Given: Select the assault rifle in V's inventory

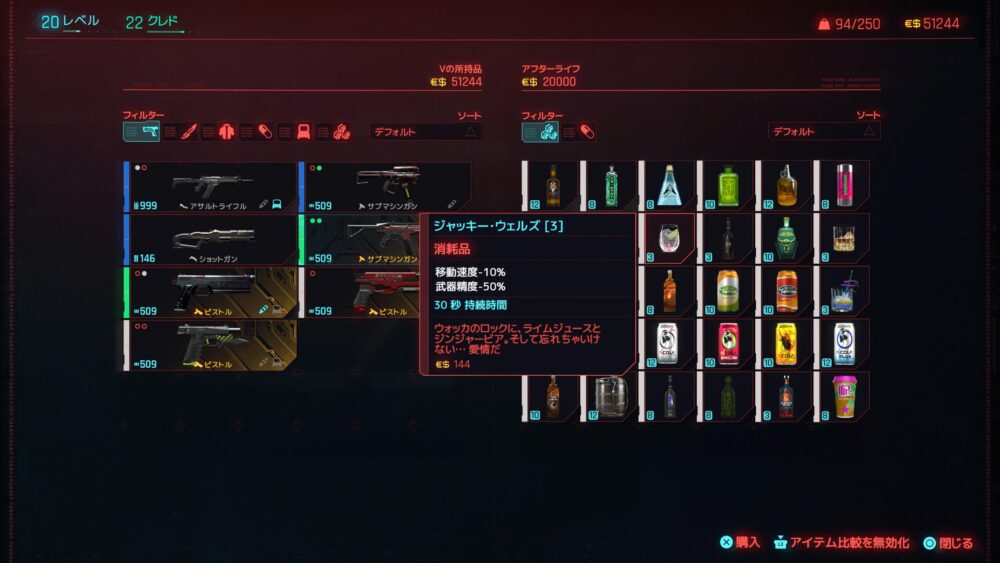Looking at the screenshot, I should (x=210, y=186).
